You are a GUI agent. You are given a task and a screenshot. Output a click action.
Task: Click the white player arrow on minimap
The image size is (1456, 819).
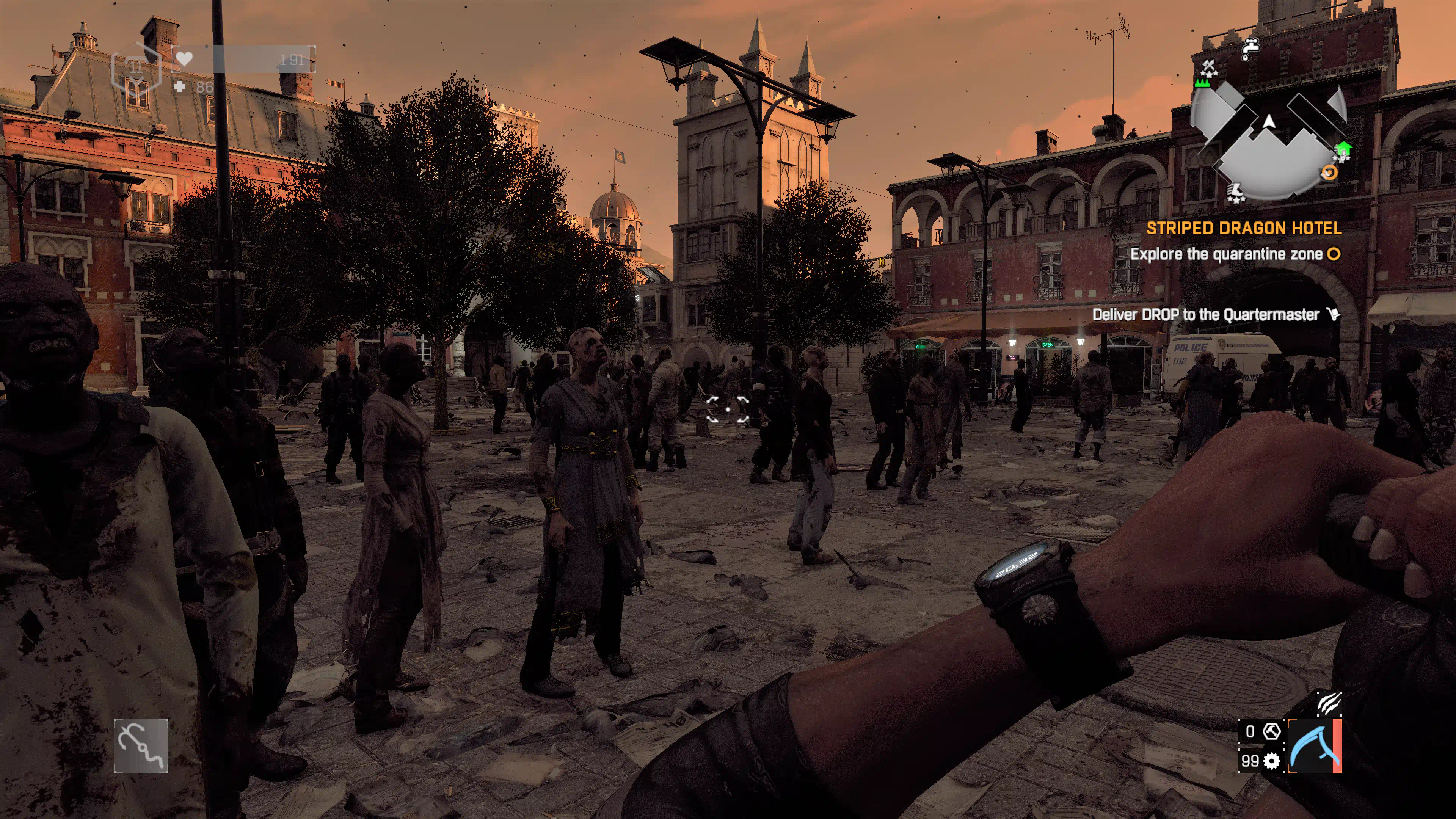tap(1269, 121)
